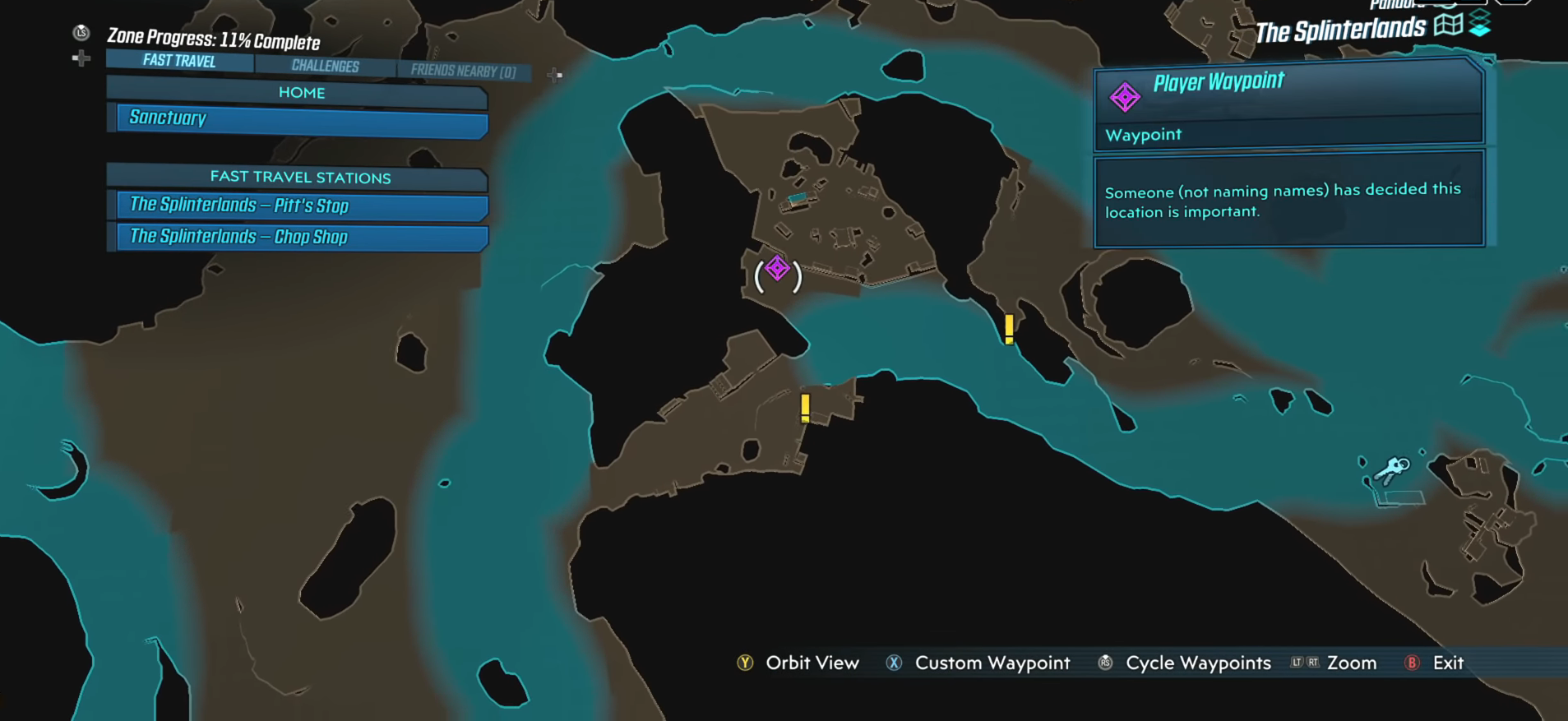Screen dimensions: 1568x721
Task: Show the Friends Nearby tab
Action: pos(463,71)
